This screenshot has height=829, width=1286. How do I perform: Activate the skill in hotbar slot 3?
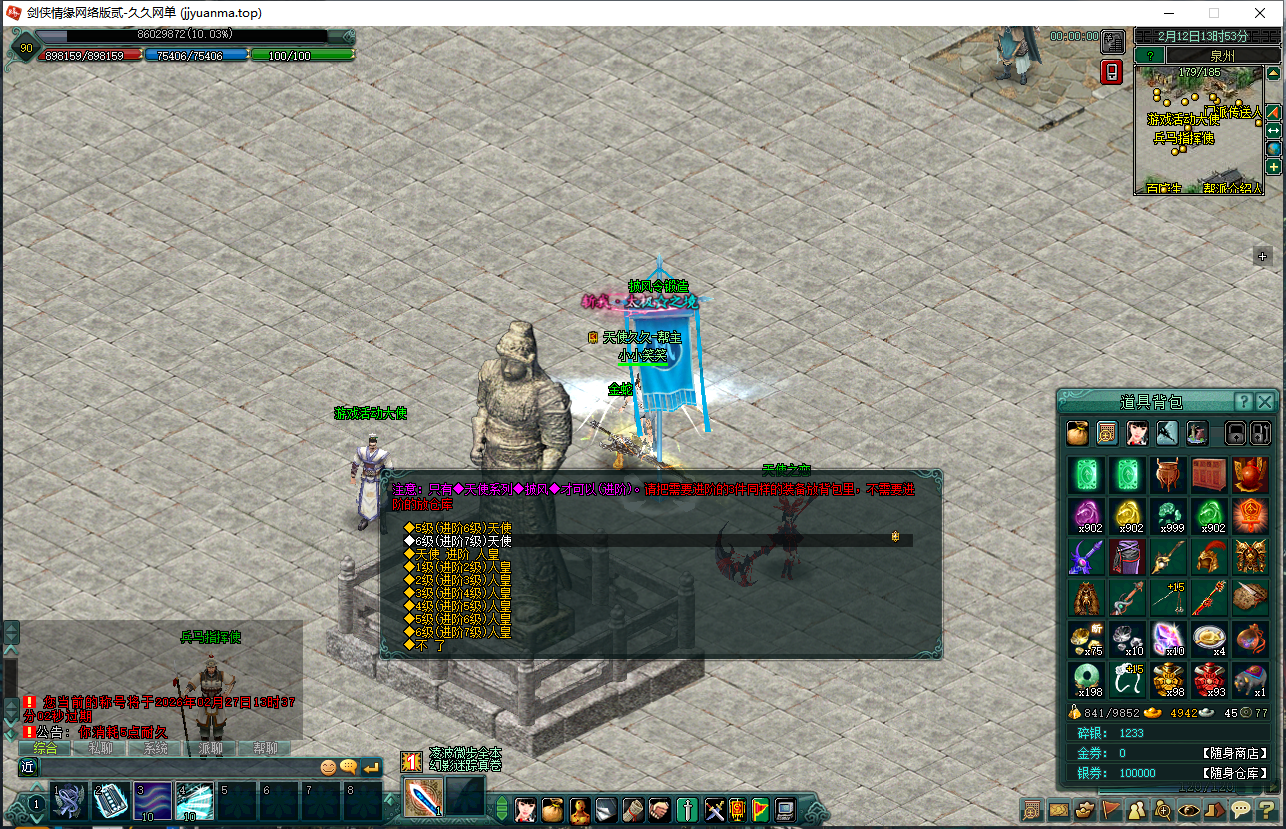153,801
